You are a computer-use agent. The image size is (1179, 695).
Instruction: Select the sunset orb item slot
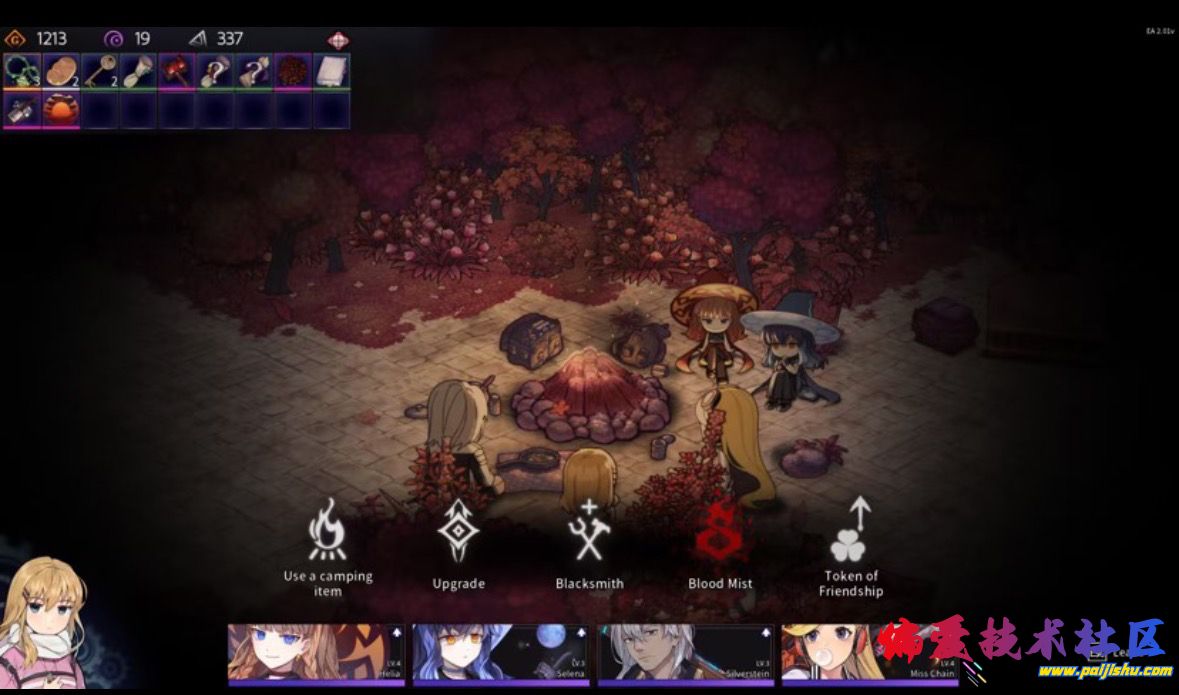pos(60,110)
